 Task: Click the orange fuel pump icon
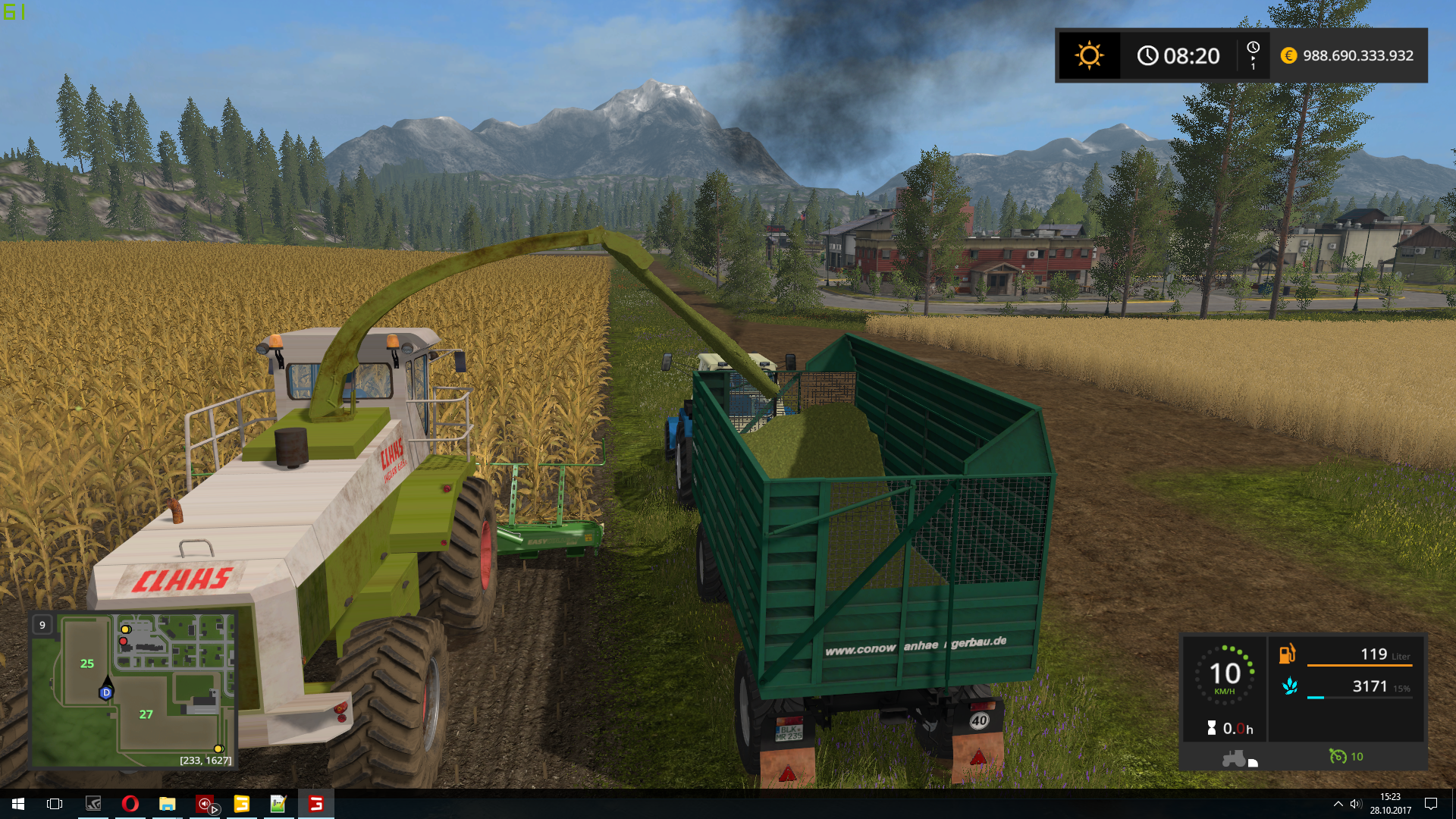click(x=1288, y=654)
